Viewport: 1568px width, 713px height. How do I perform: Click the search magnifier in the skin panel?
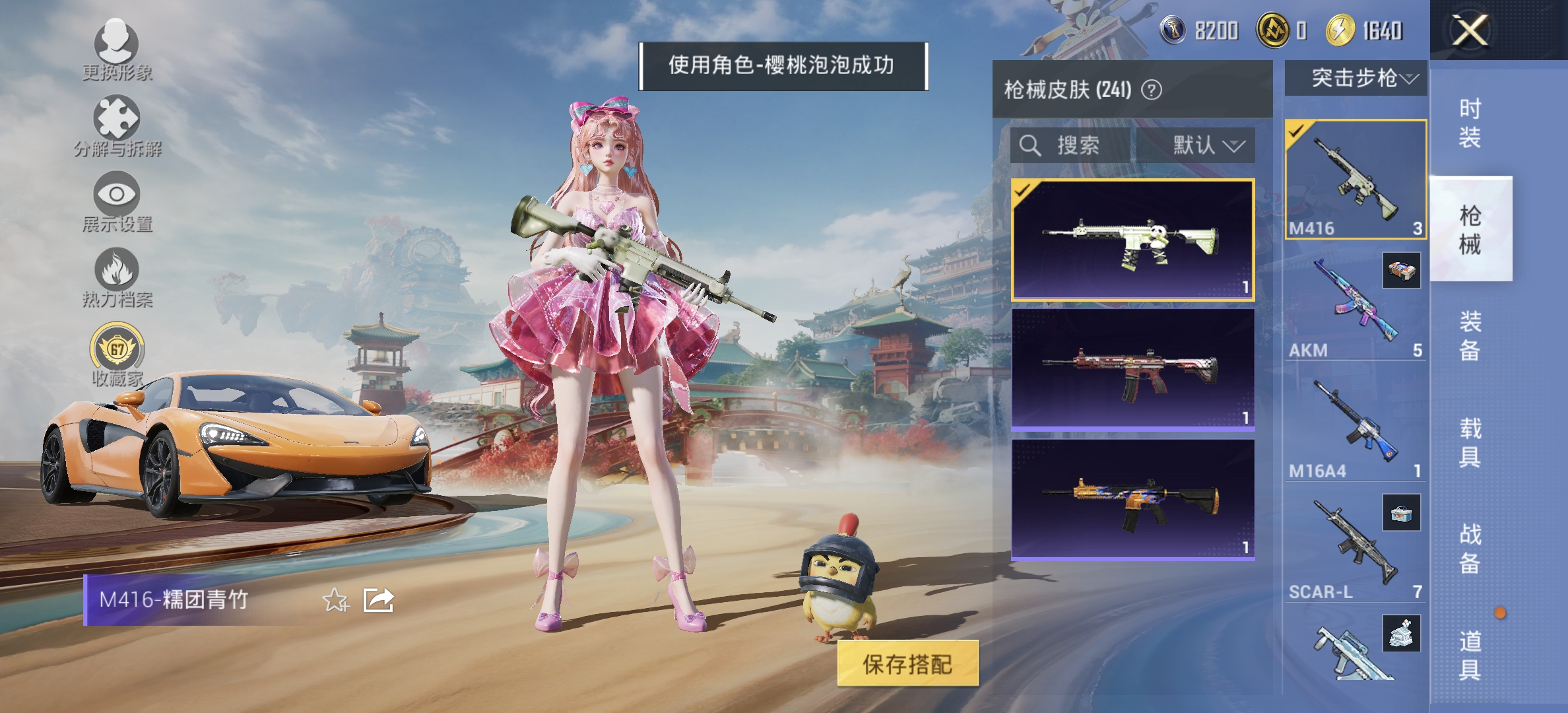coord(1029,147)
